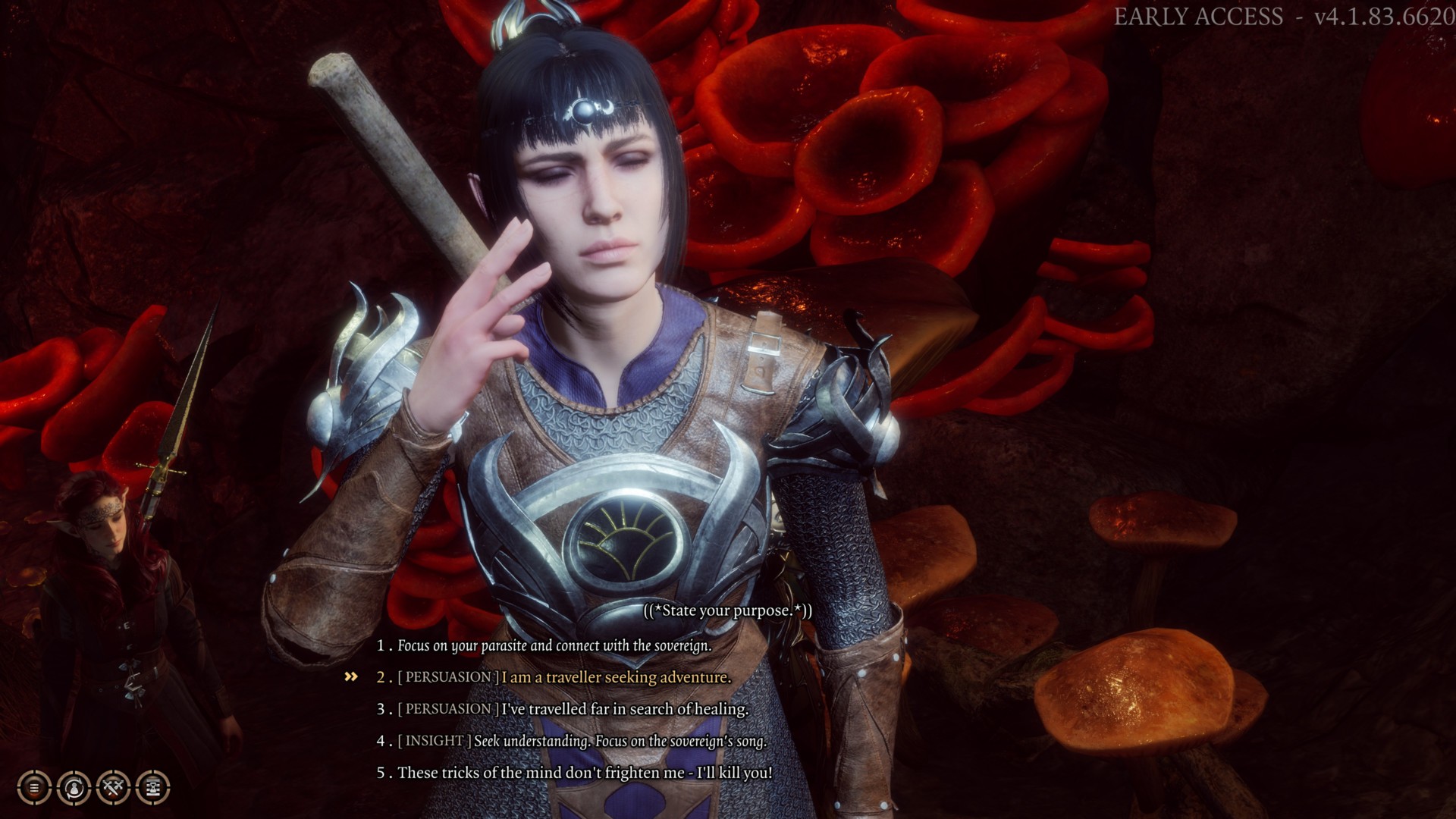The height and width of the screenshot is (819, 1456).
Task: Open the three-line menu icon
Action: [x=34, y=788]
